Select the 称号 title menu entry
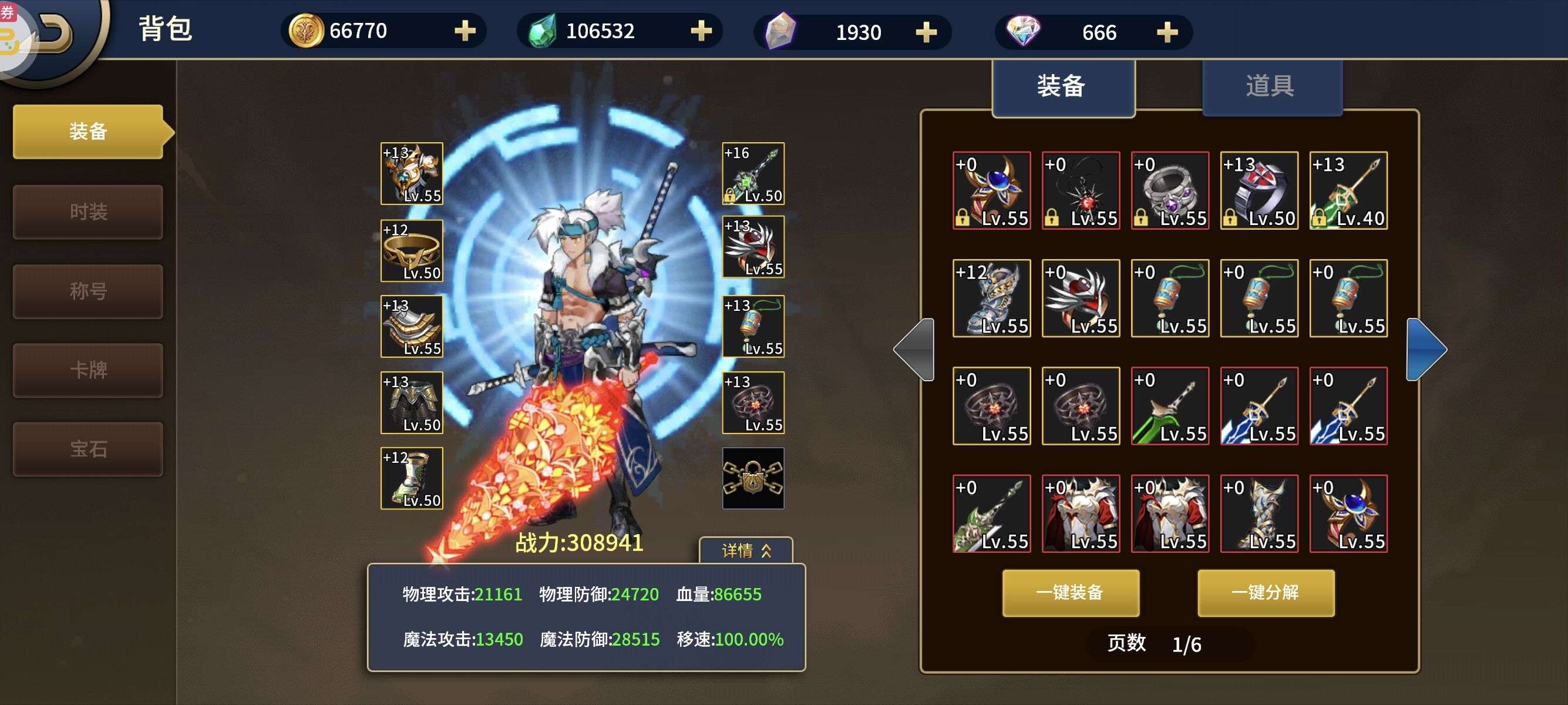The width and height of the screenshot is (1568, 705). 88,291
